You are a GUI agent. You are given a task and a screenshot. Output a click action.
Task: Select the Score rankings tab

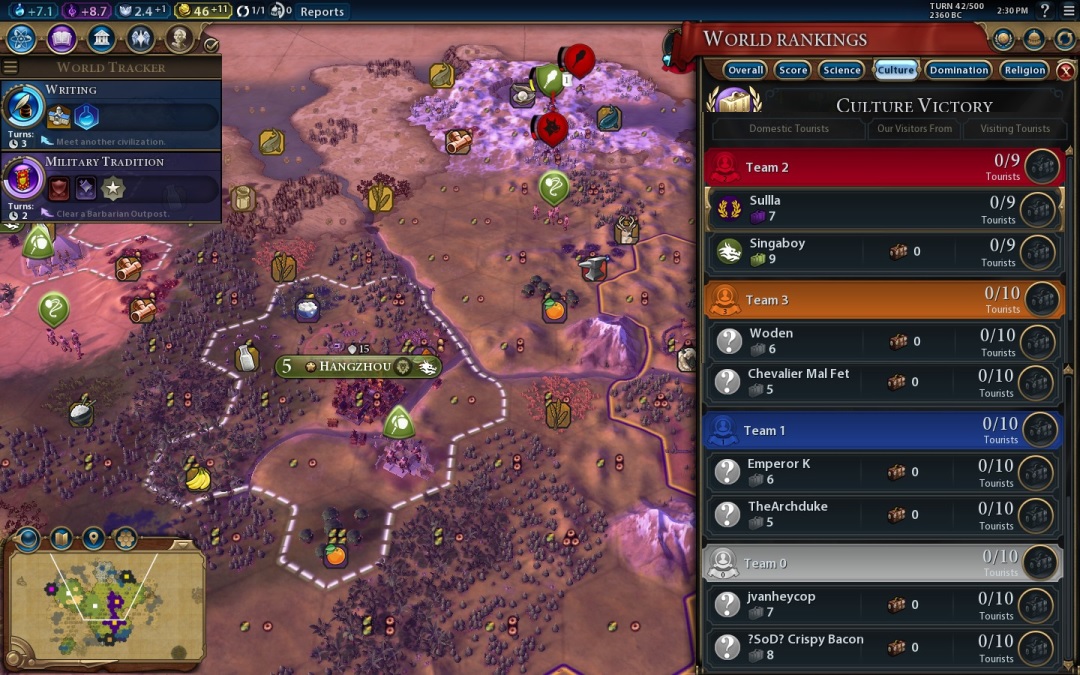pos(793,70)
